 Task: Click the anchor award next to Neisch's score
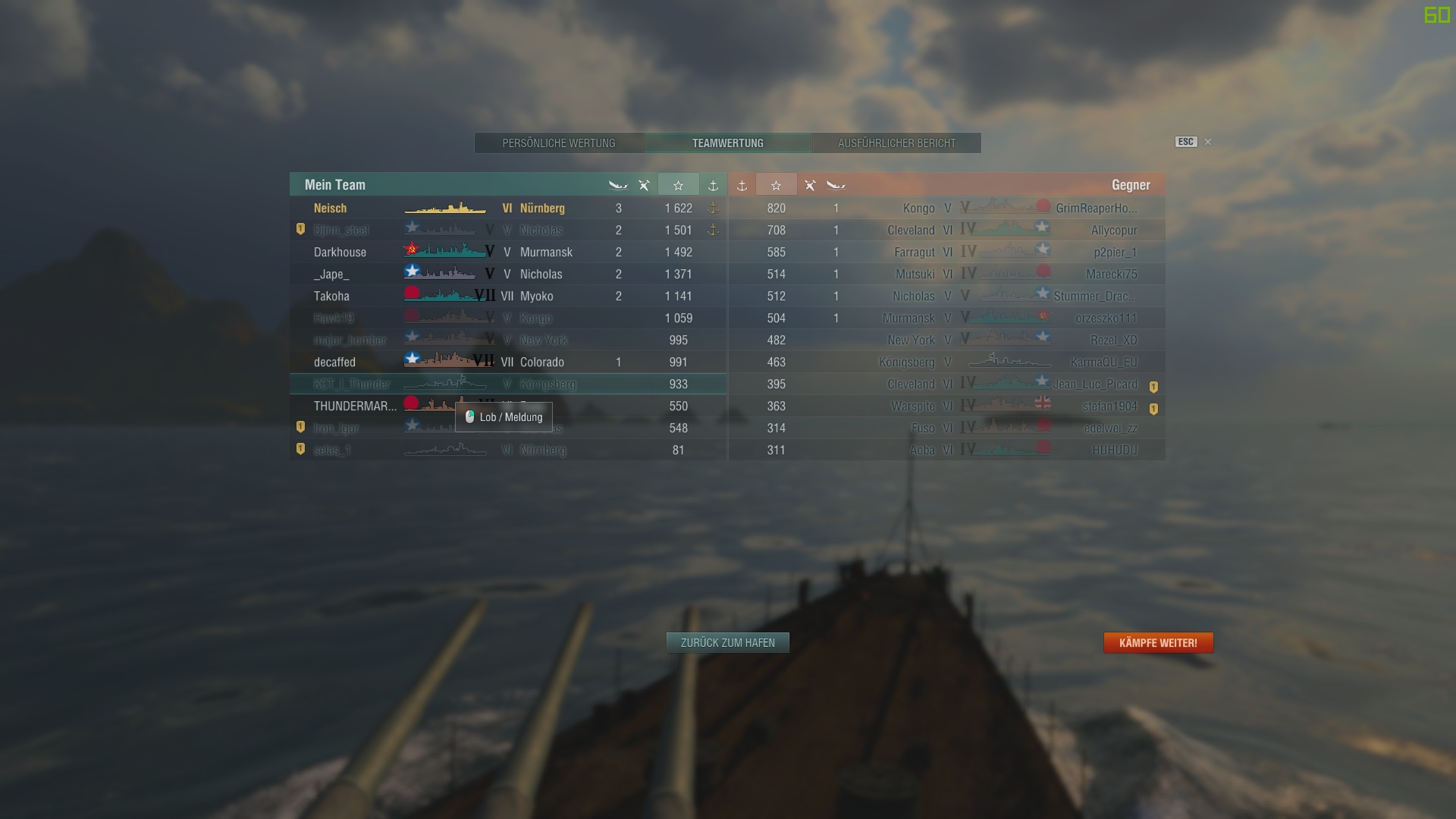713,208
